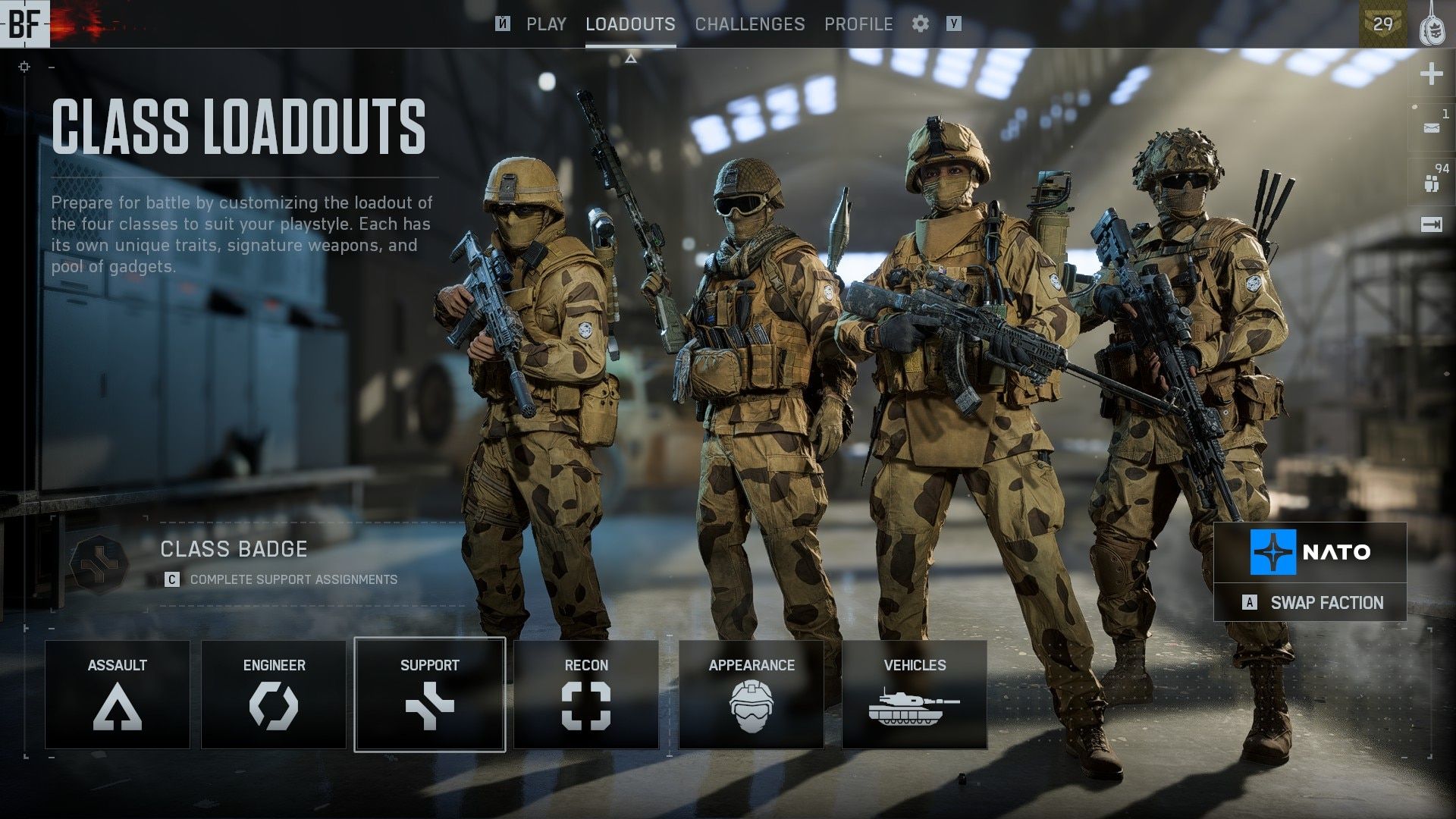This screenshot has width=1456, height=819.
Task: Switch to the PLAY tab
Action: click(x=546, y=24)
